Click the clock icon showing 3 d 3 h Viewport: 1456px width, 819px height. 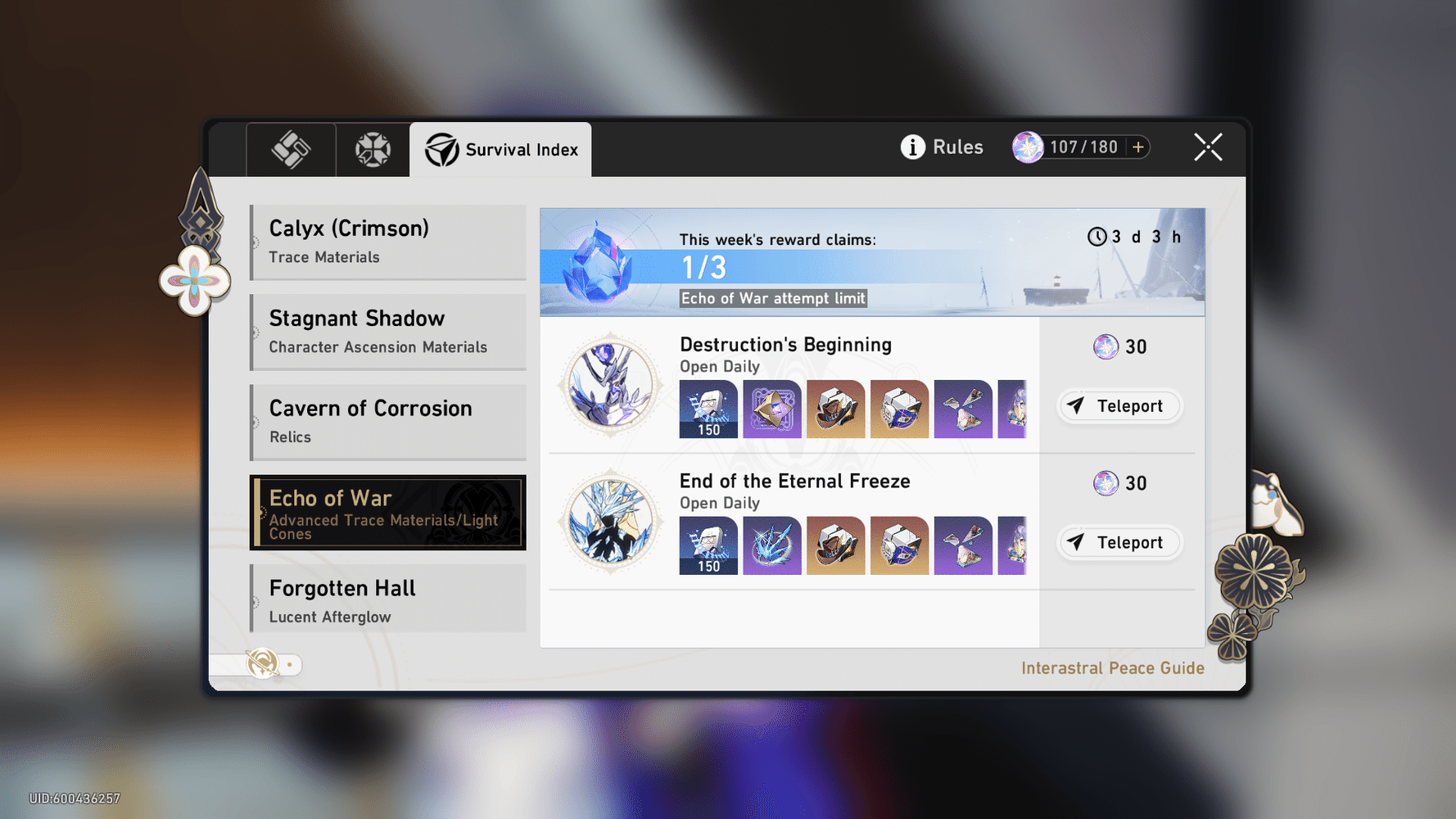pyautogui.click(x=1098, y=237)
